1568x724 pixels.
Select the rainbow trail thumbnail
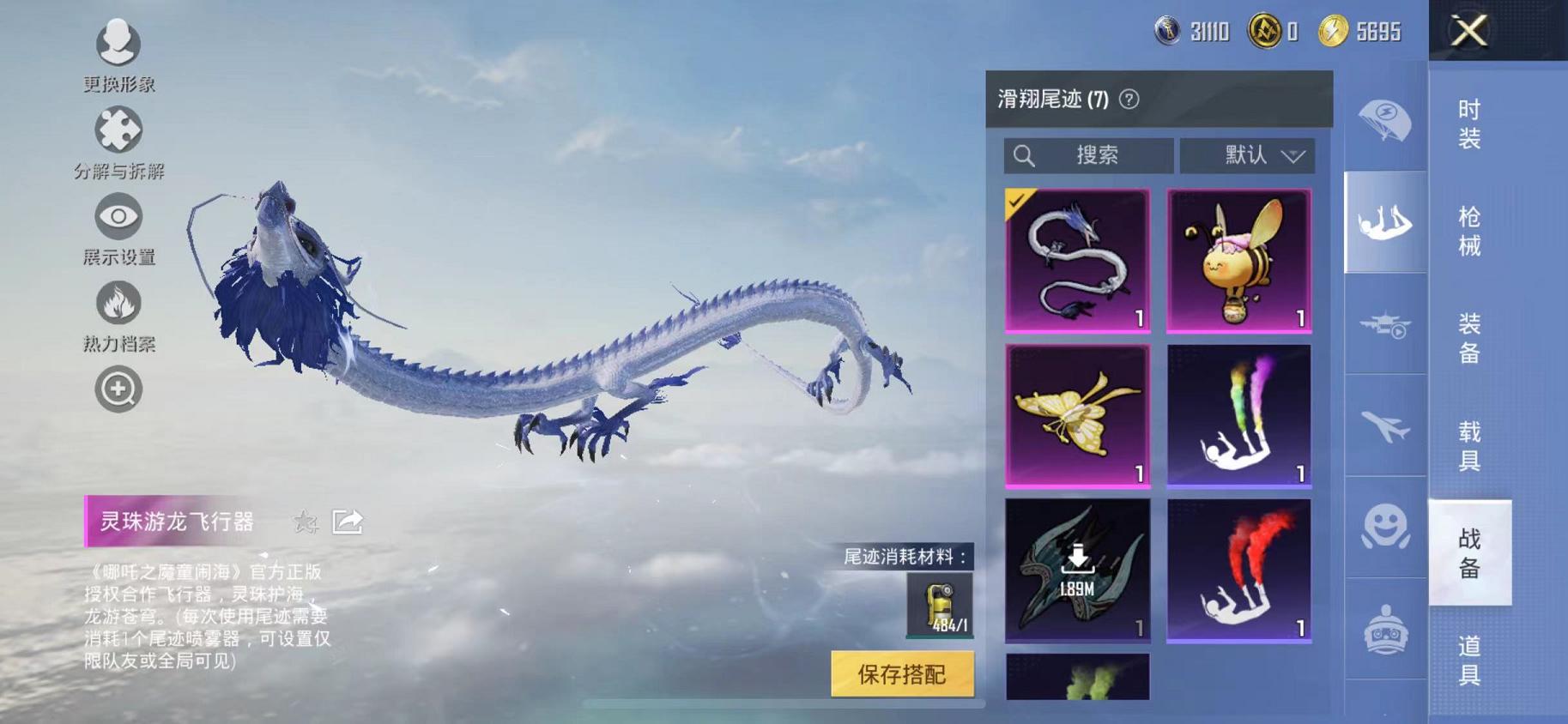click(x=1238, y=416)
